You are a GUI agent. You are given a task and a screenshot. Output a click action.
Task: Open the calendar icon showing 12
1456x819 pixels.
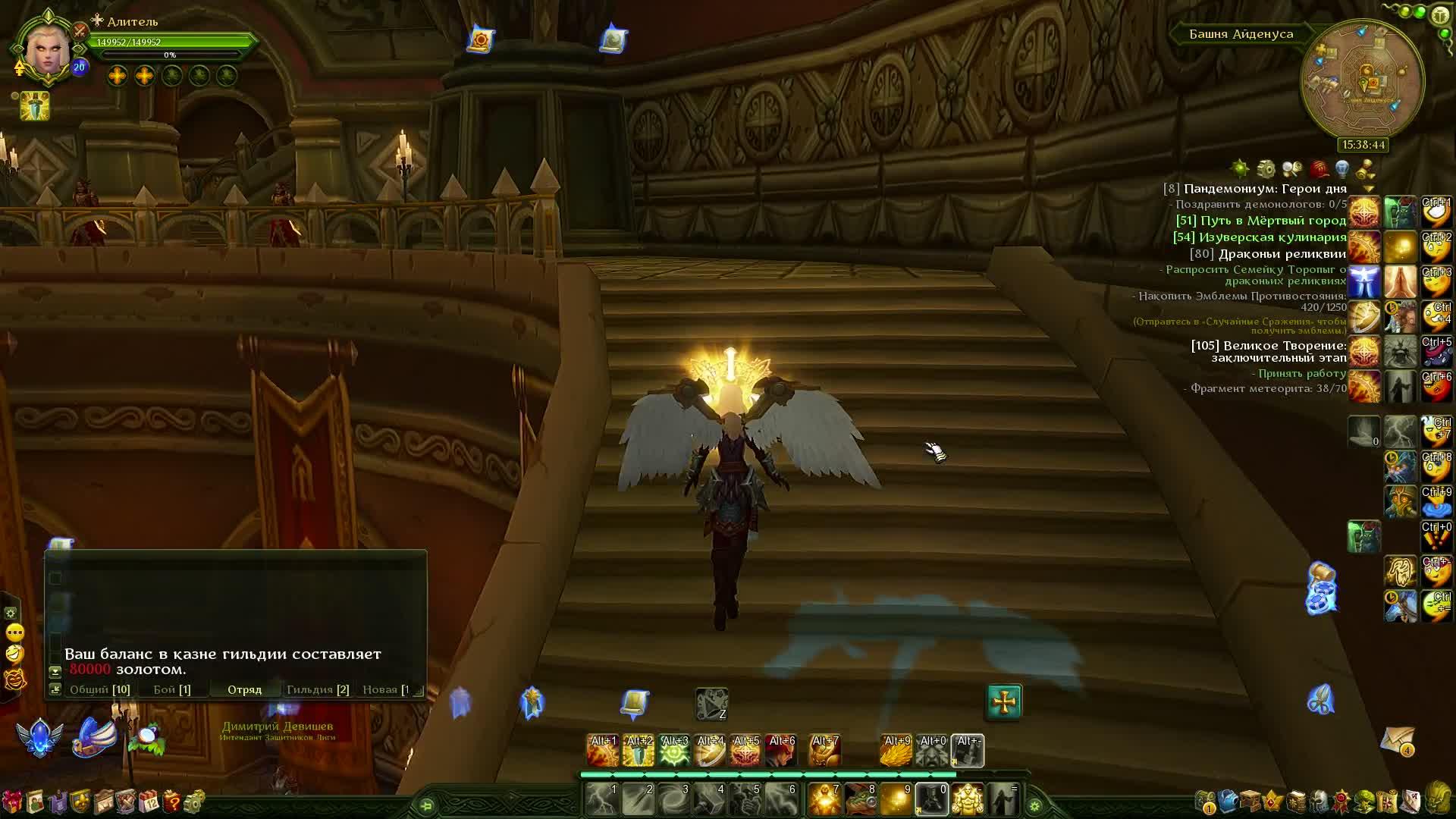149,801
